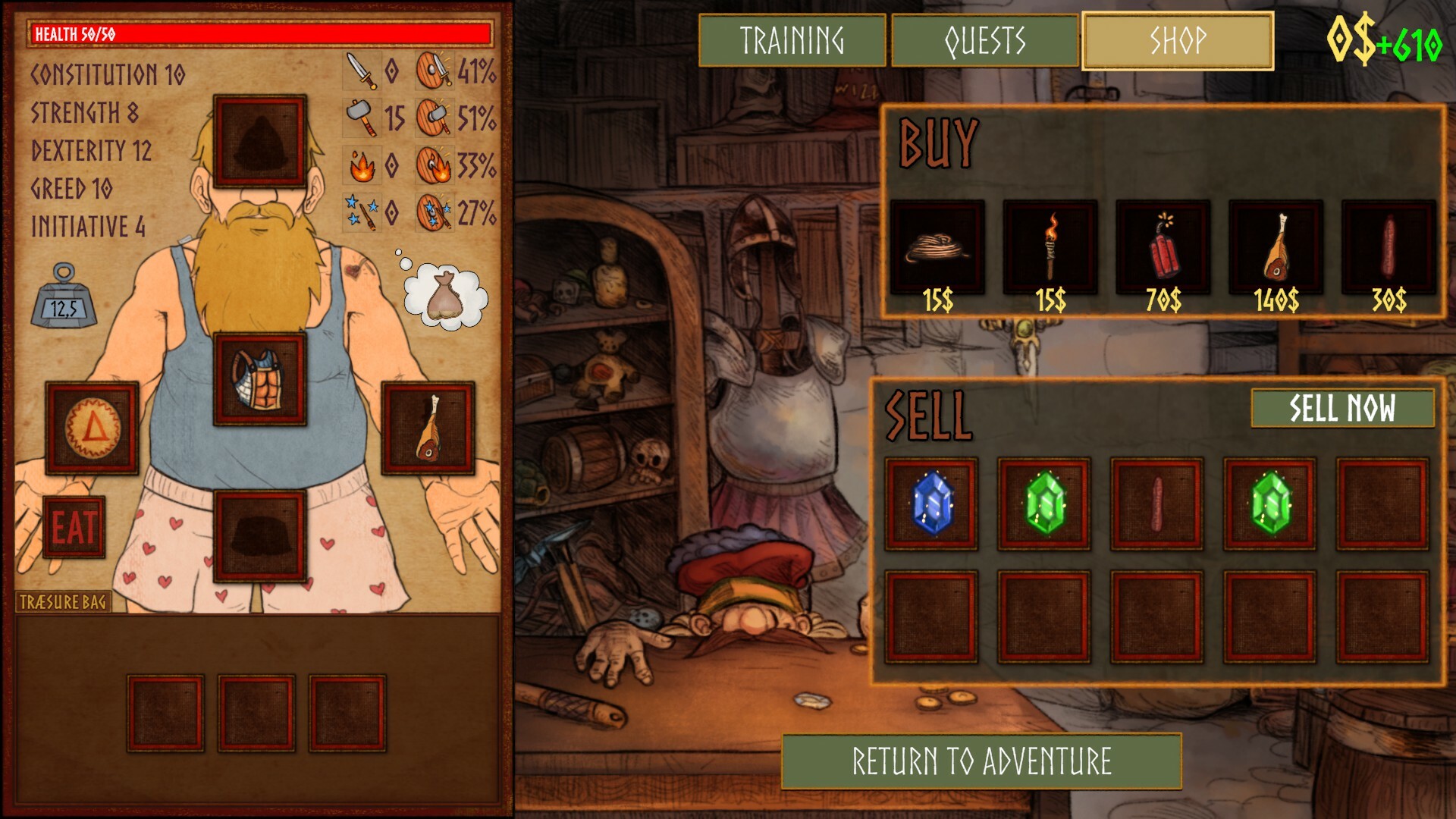
Task: Click the EAT button
Action: (x=75, y=526)
